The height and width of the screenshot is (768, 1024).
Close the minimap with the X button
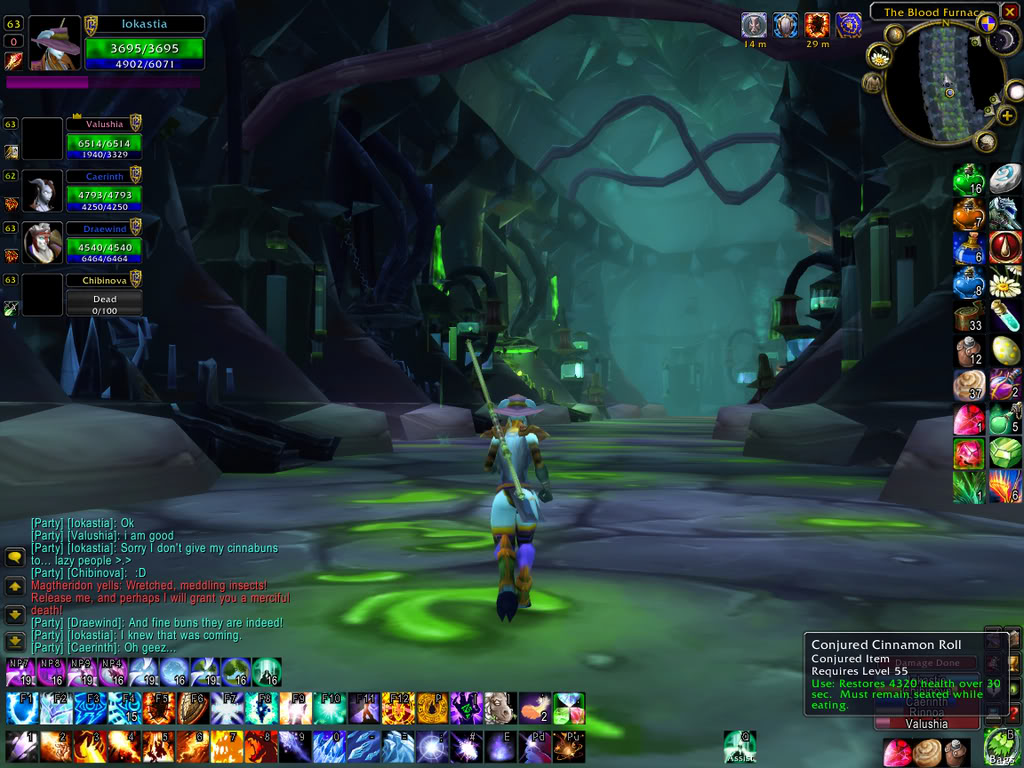1010,12
